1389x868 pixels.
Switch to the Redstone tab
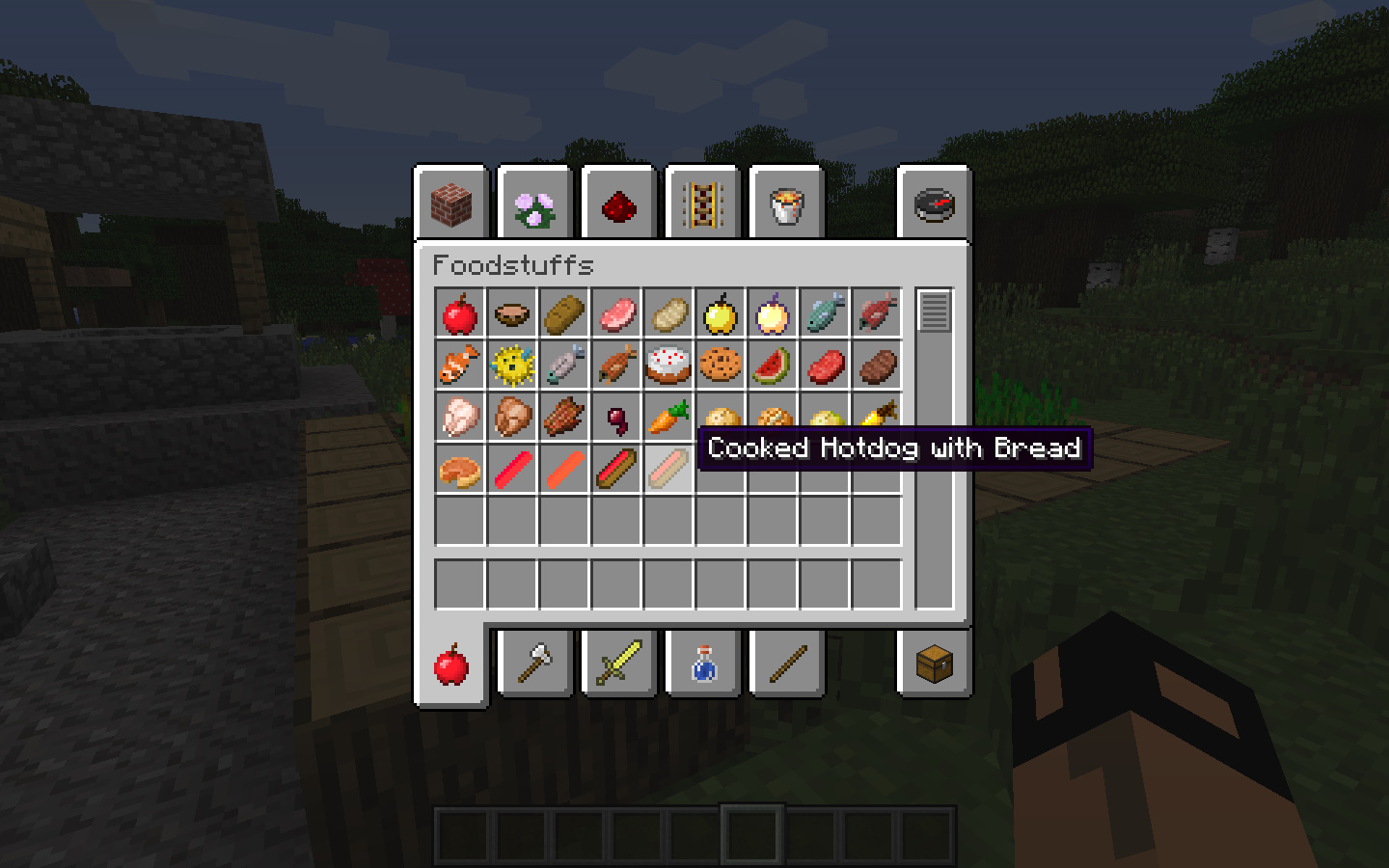click(x=618, y=203)
